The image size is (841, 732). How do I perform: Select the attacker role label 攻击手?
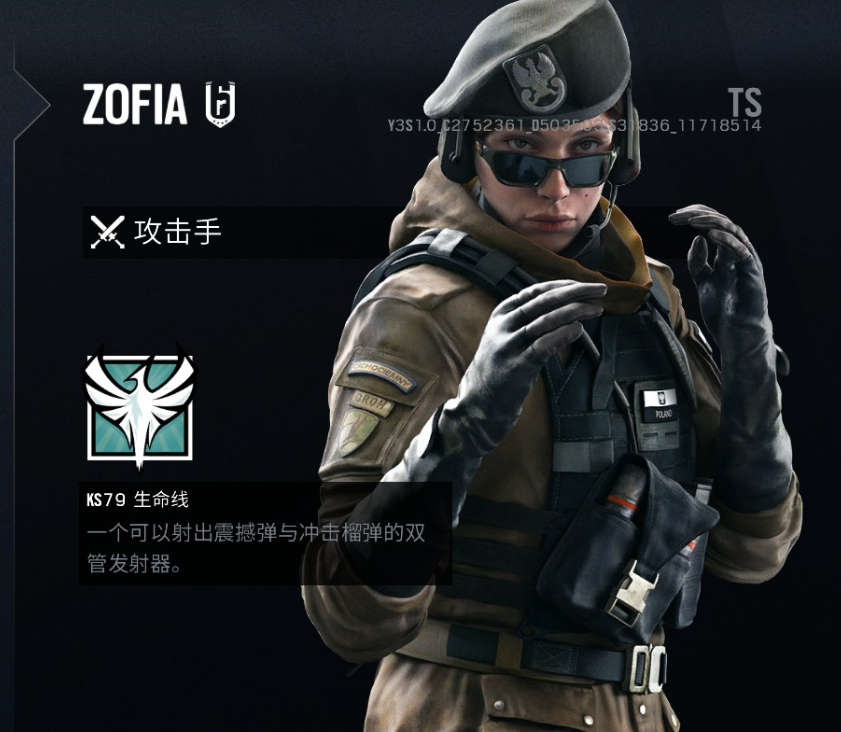pyautogui.click(x=177, y=232)
